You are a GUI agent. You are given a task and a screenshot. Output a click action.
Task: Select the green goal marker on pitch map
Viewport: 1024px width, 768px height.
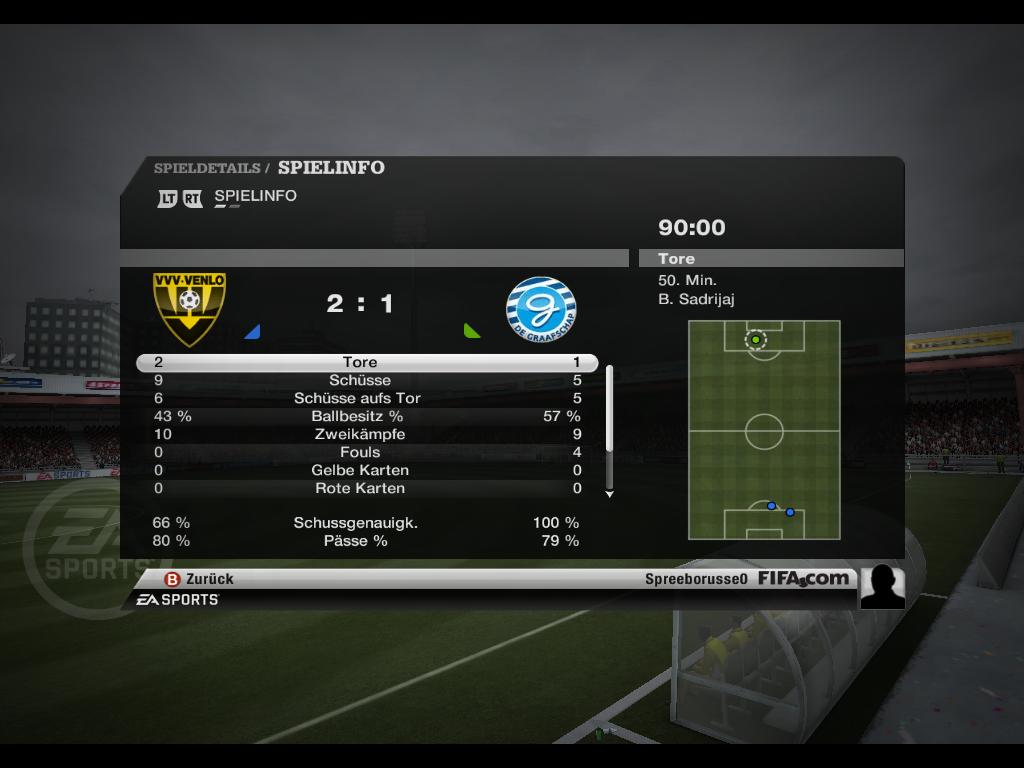pyautogui.click(x=755, y=340)
